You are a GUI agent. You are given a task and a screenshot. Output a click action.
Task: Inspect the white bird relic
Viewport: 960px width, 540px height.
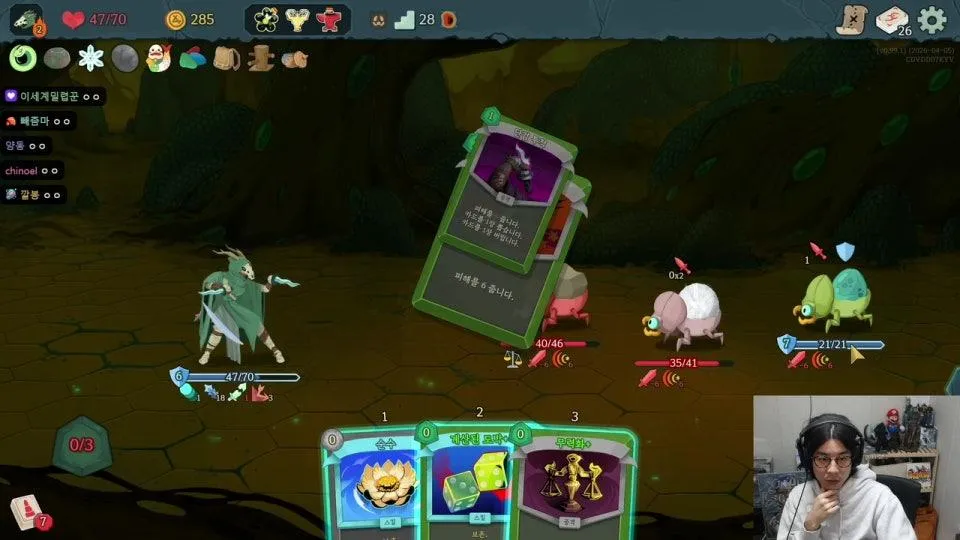point(159,58)
